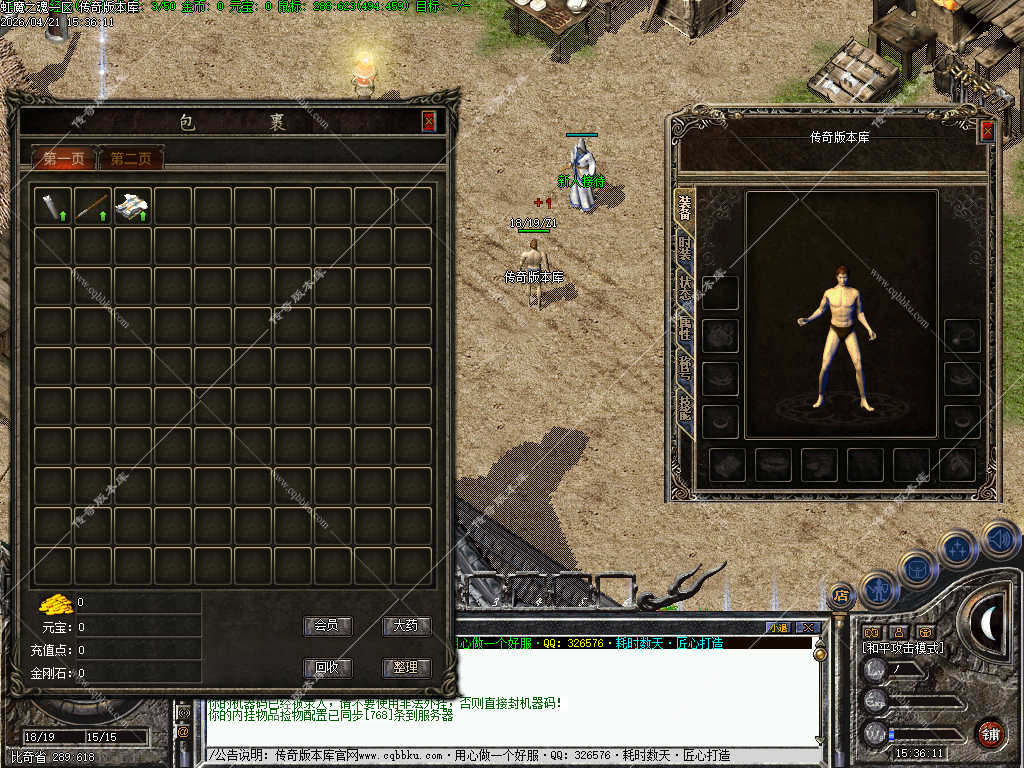Open the 回收 recycle function
Image resolution: width=1024 pixels, height=768 pixels.
(x=327, y=667)
